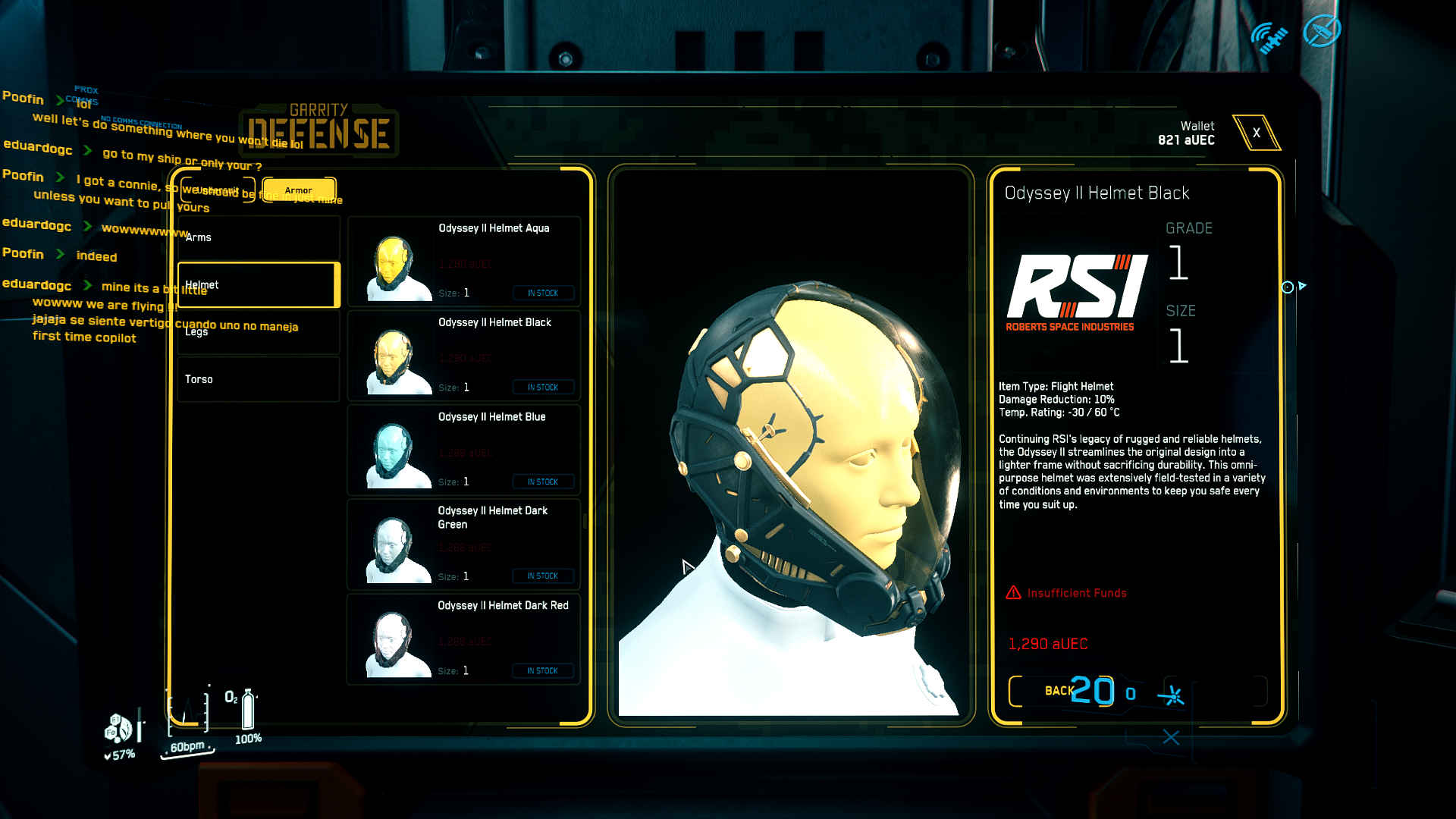The image size is (1456, 819).
Task: View the Odyssey II Helmet Blue item
Action: pyautogui.click(x=463, y=450)
